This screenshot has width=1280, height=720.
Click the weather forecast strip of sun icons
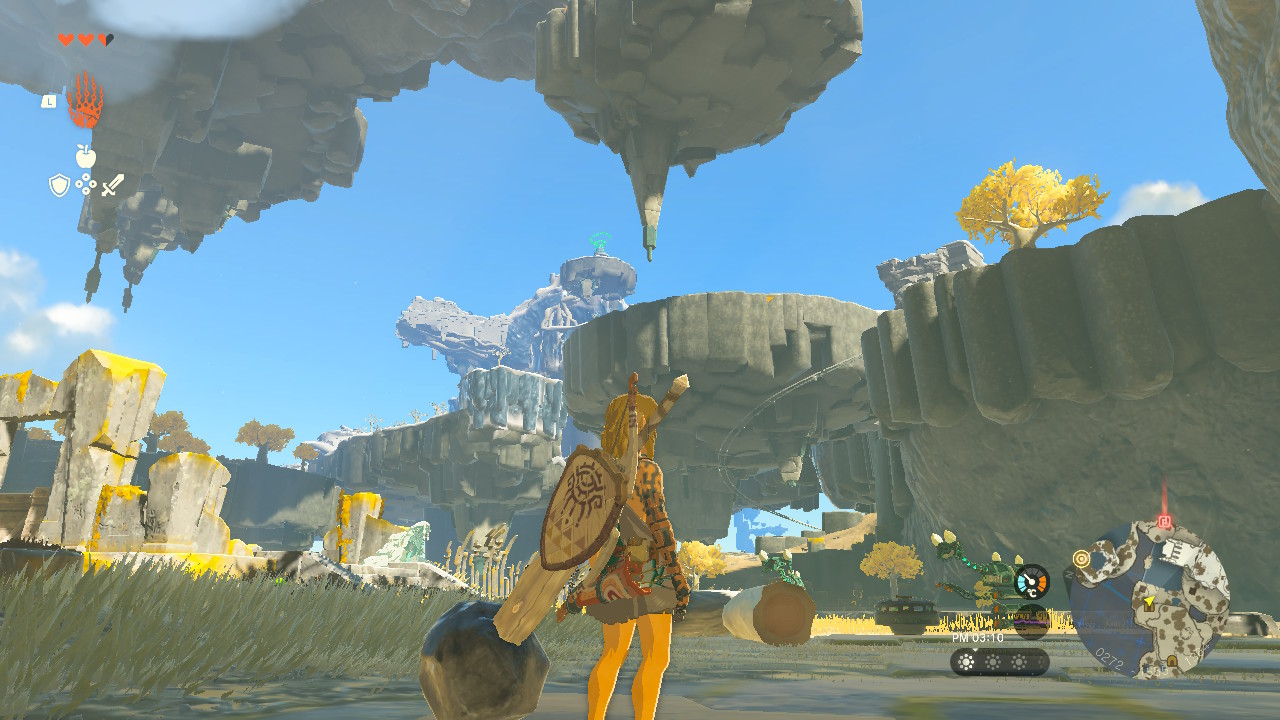tap(999, 662)
